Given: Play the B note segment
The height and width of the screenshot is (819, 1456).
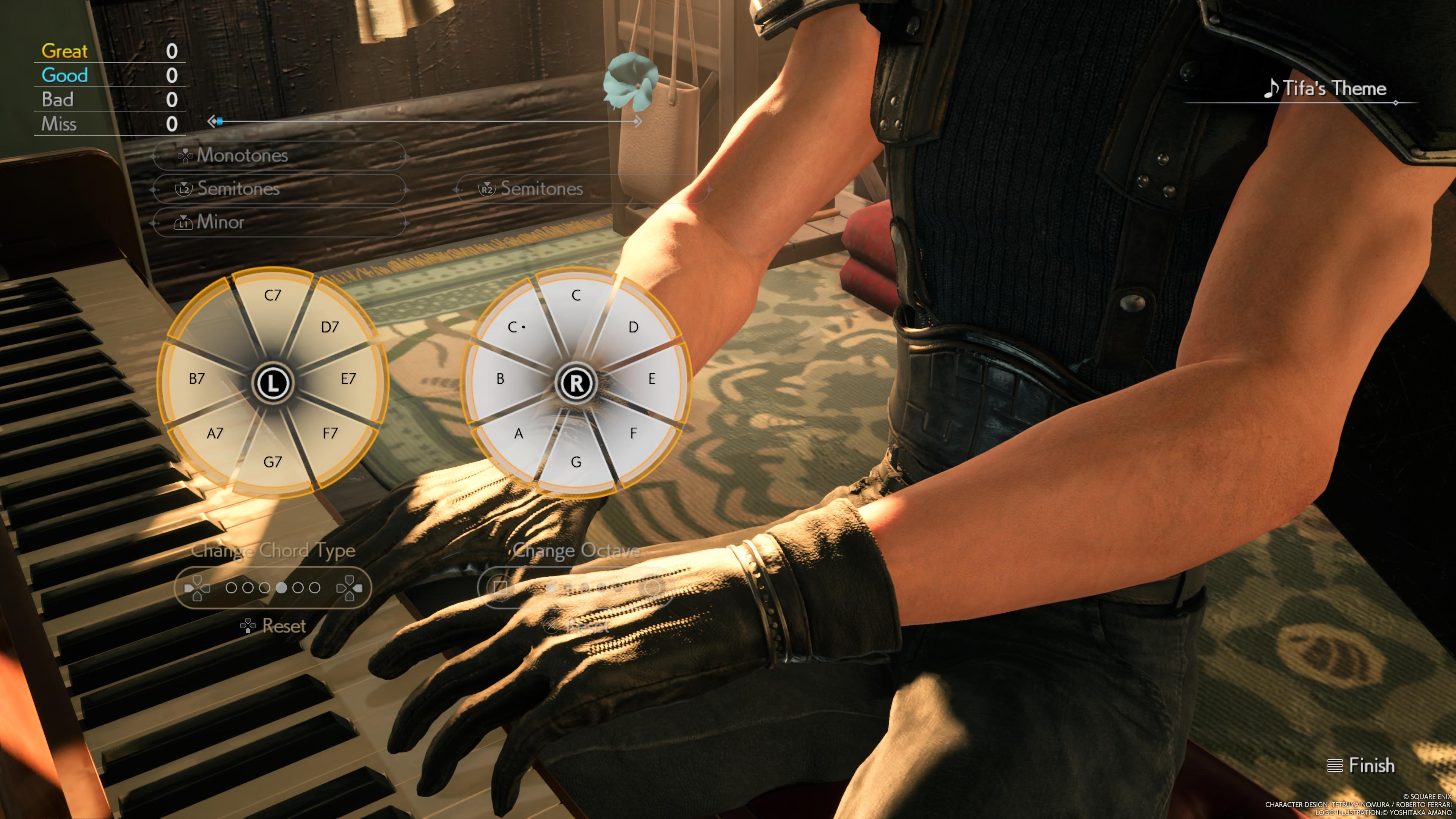Looking at the screenshot, I should [500, 379].
